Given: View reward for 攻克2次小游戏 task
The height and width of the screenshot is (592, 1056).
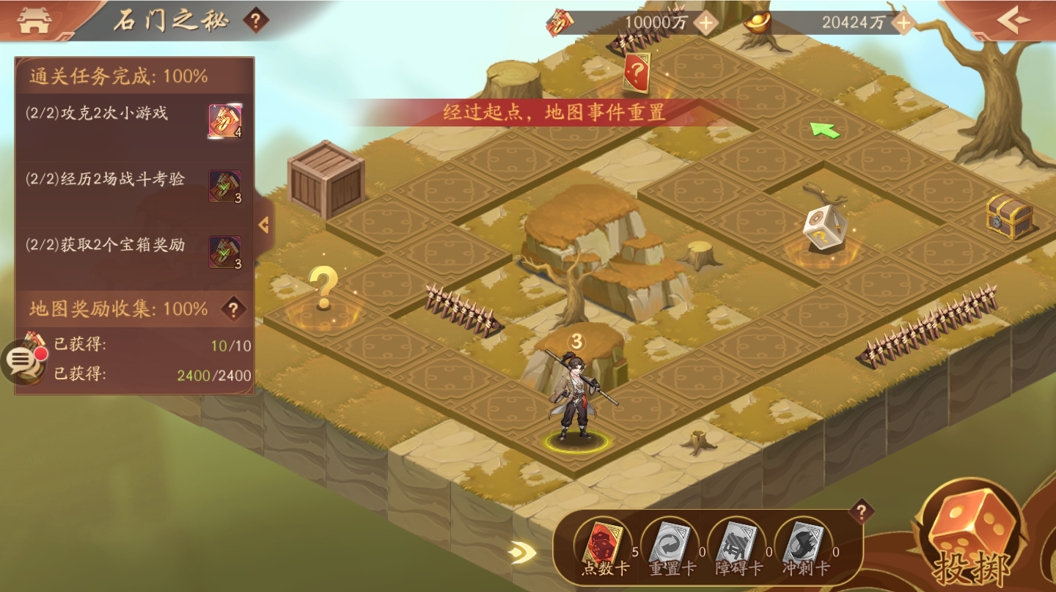Looking at the screenshot, I should click(224, 121).
